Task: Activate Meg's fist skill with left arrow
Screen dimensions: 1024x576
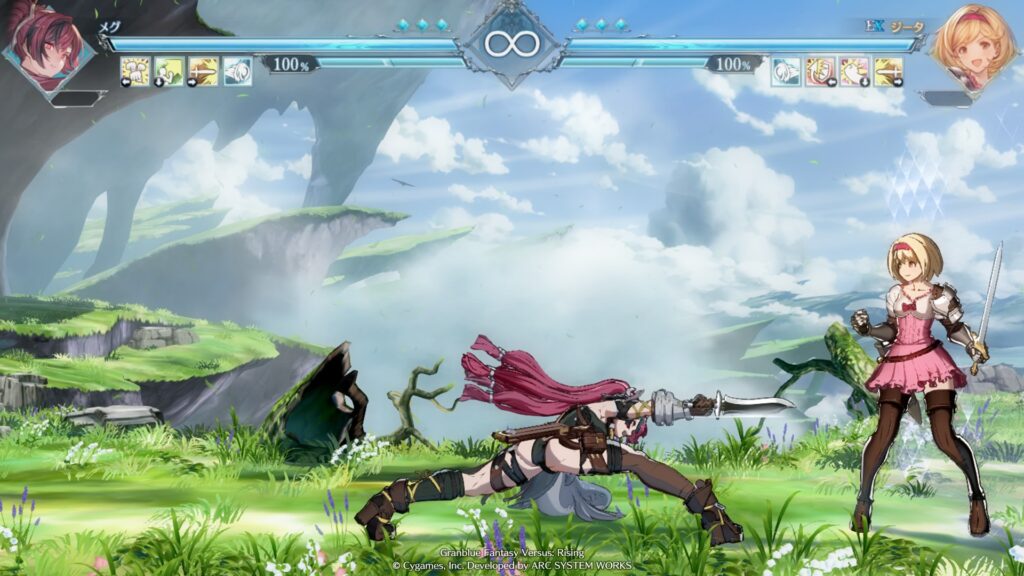Action: 135,71
